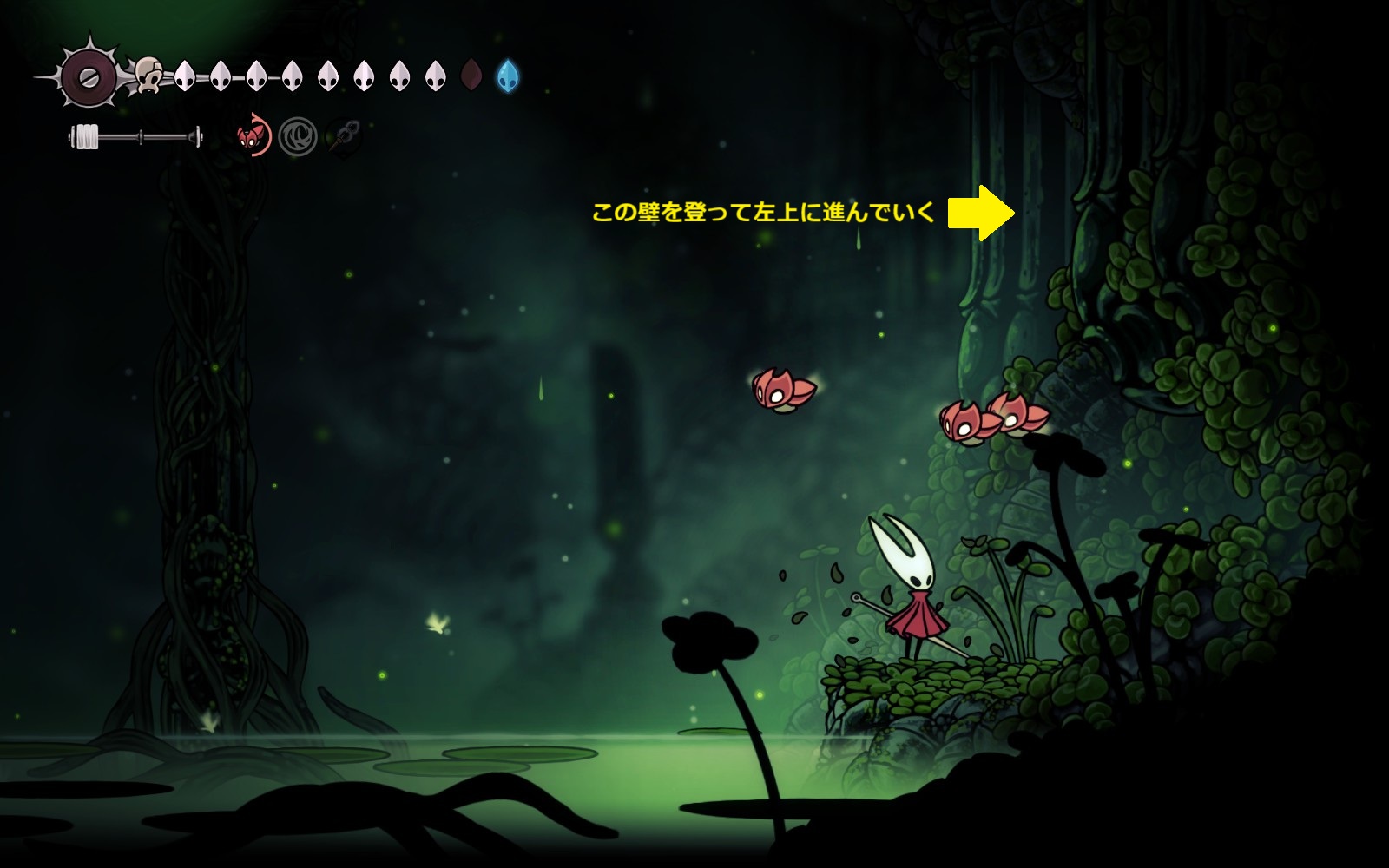Choose the dark chained spike tool icon
The height and width of the screenshot is (868, 1389).
pos(343,137)
